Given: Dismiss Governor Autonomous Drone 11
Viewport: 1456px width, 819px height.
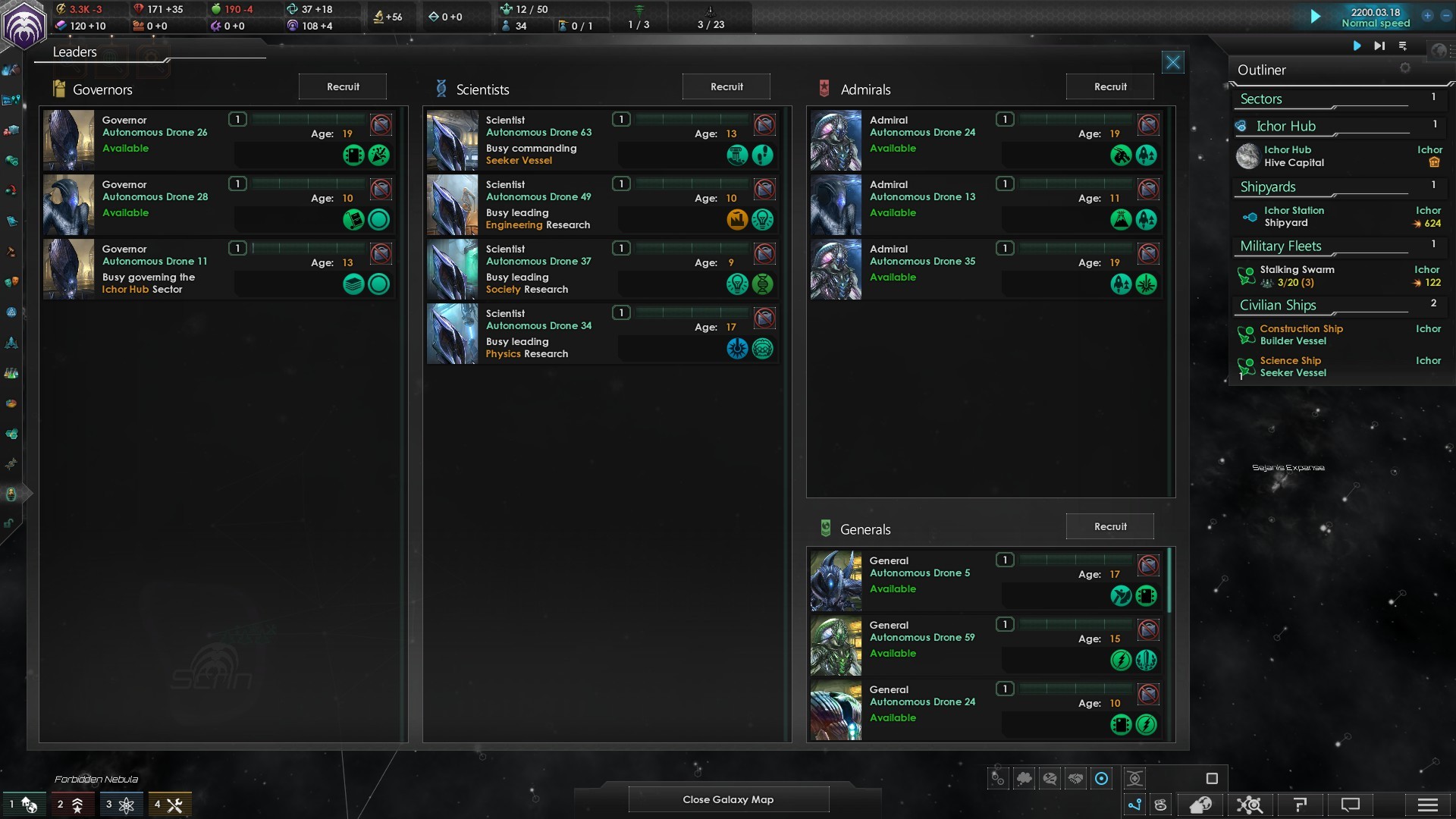Looking at the screenshot, I should 381,253.
